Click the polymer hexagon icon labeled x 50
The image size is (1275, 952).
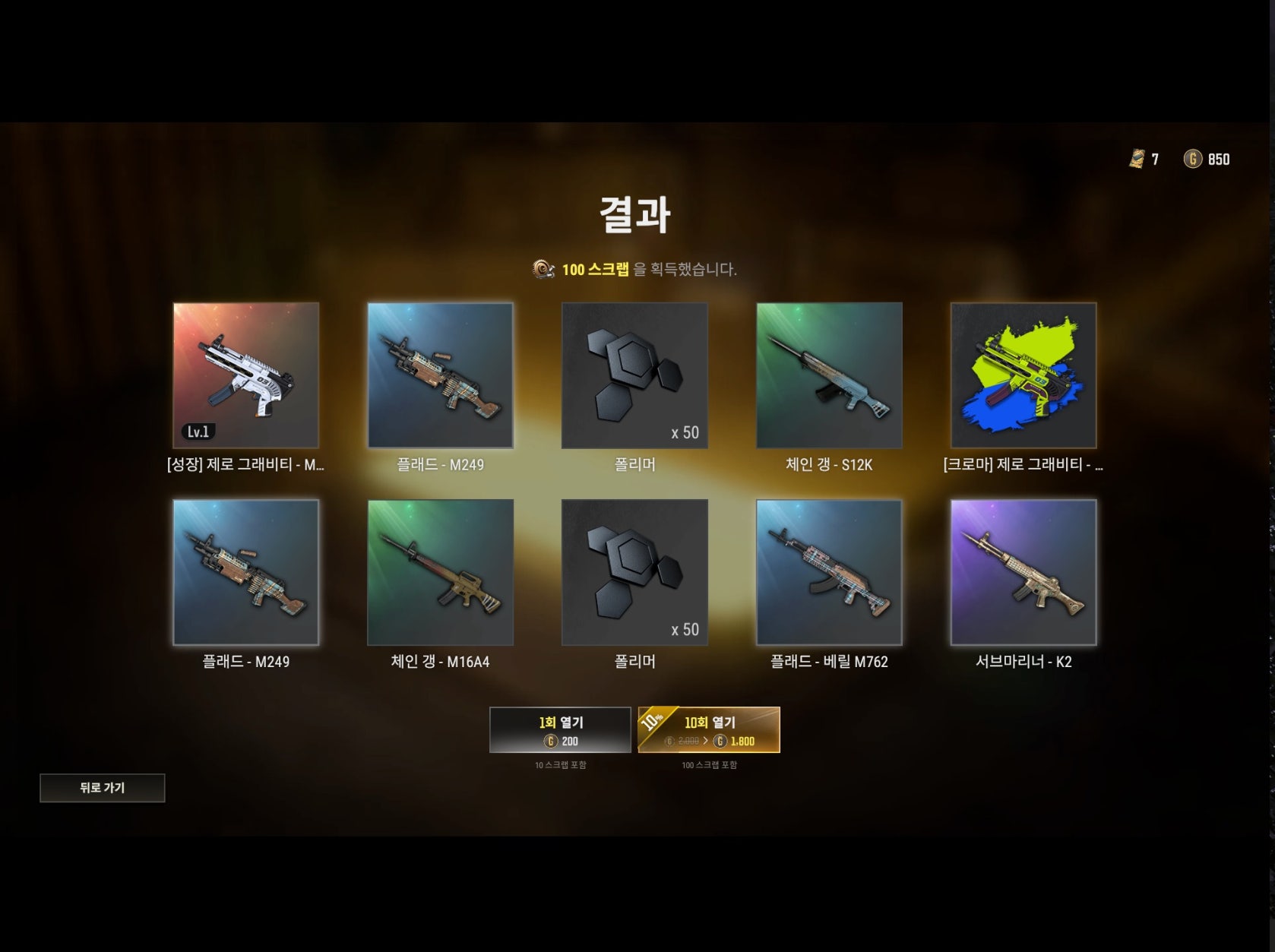(634, 374)
